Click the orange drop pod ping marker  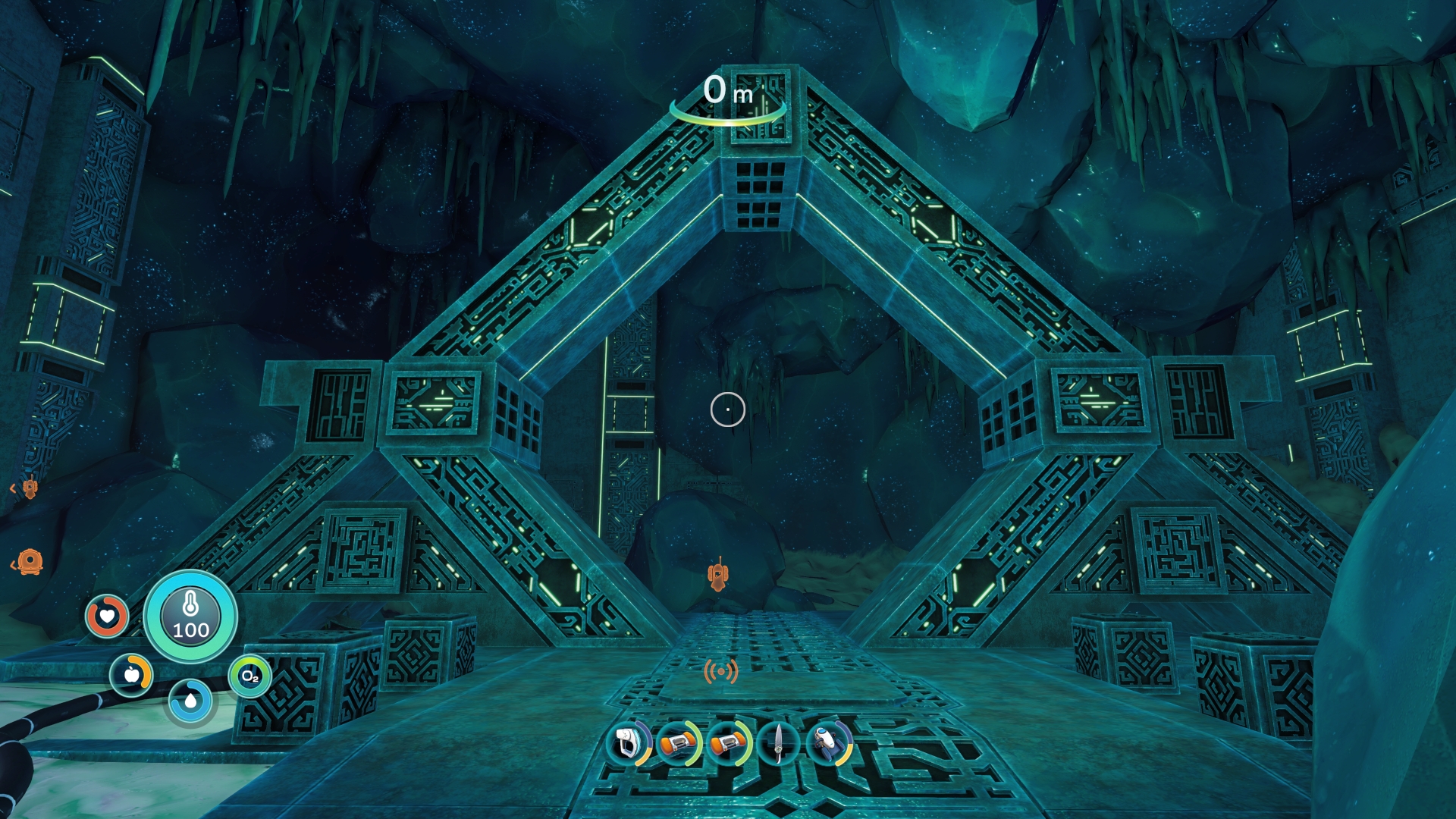(29, 562)
